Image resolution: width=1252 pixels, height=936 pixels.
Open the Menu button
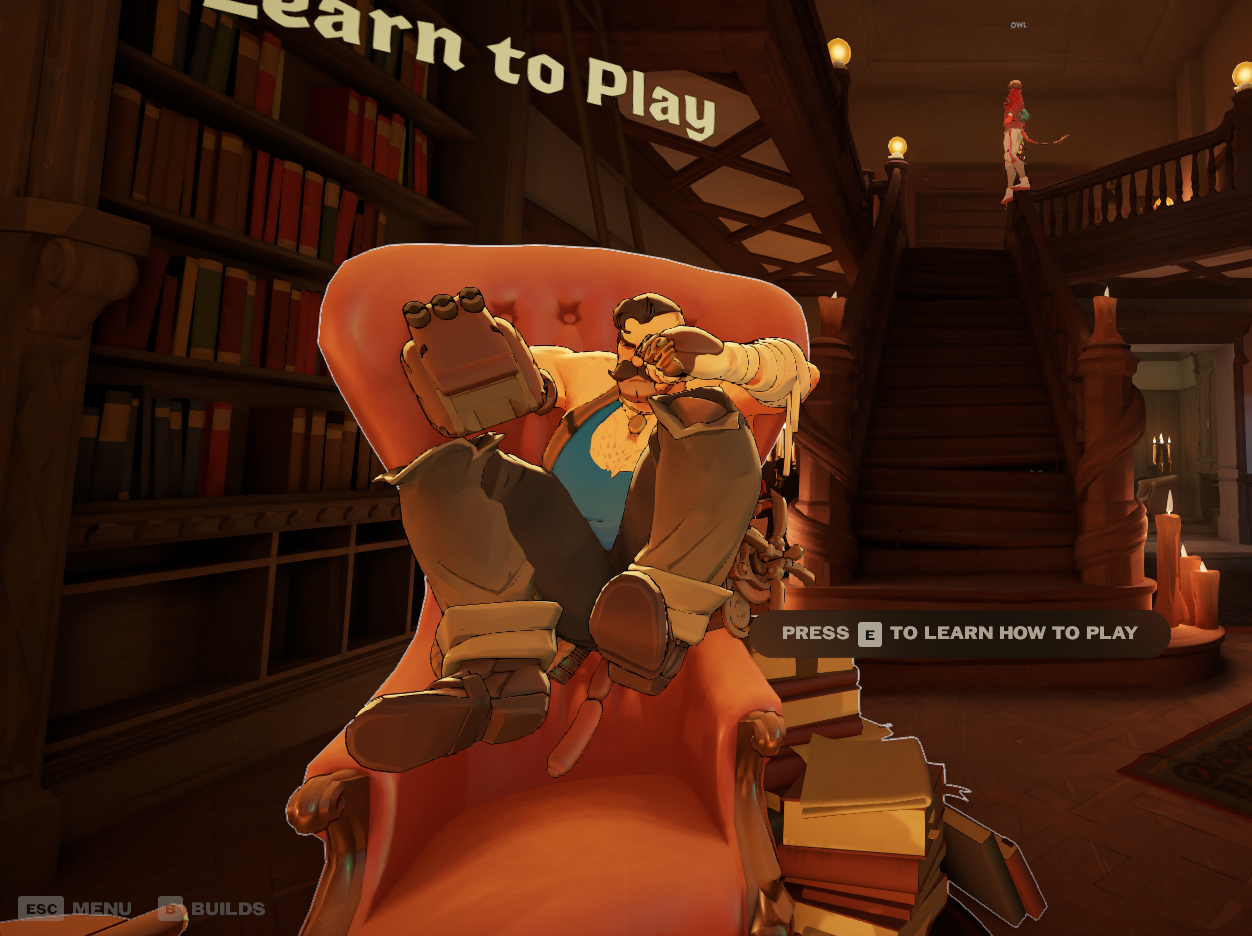[x=75, y=909]
